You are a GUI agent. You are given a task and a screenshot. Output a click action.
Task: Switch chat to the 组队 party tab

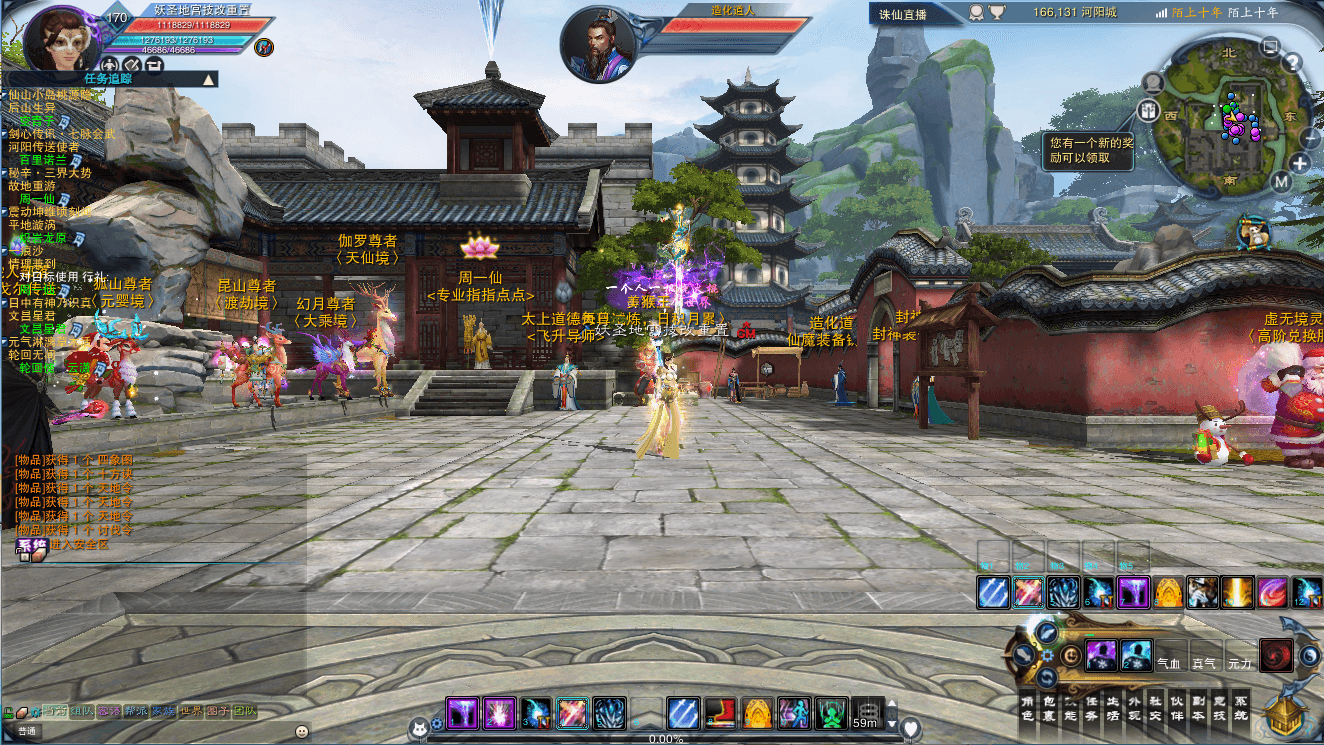coord(82,712)
